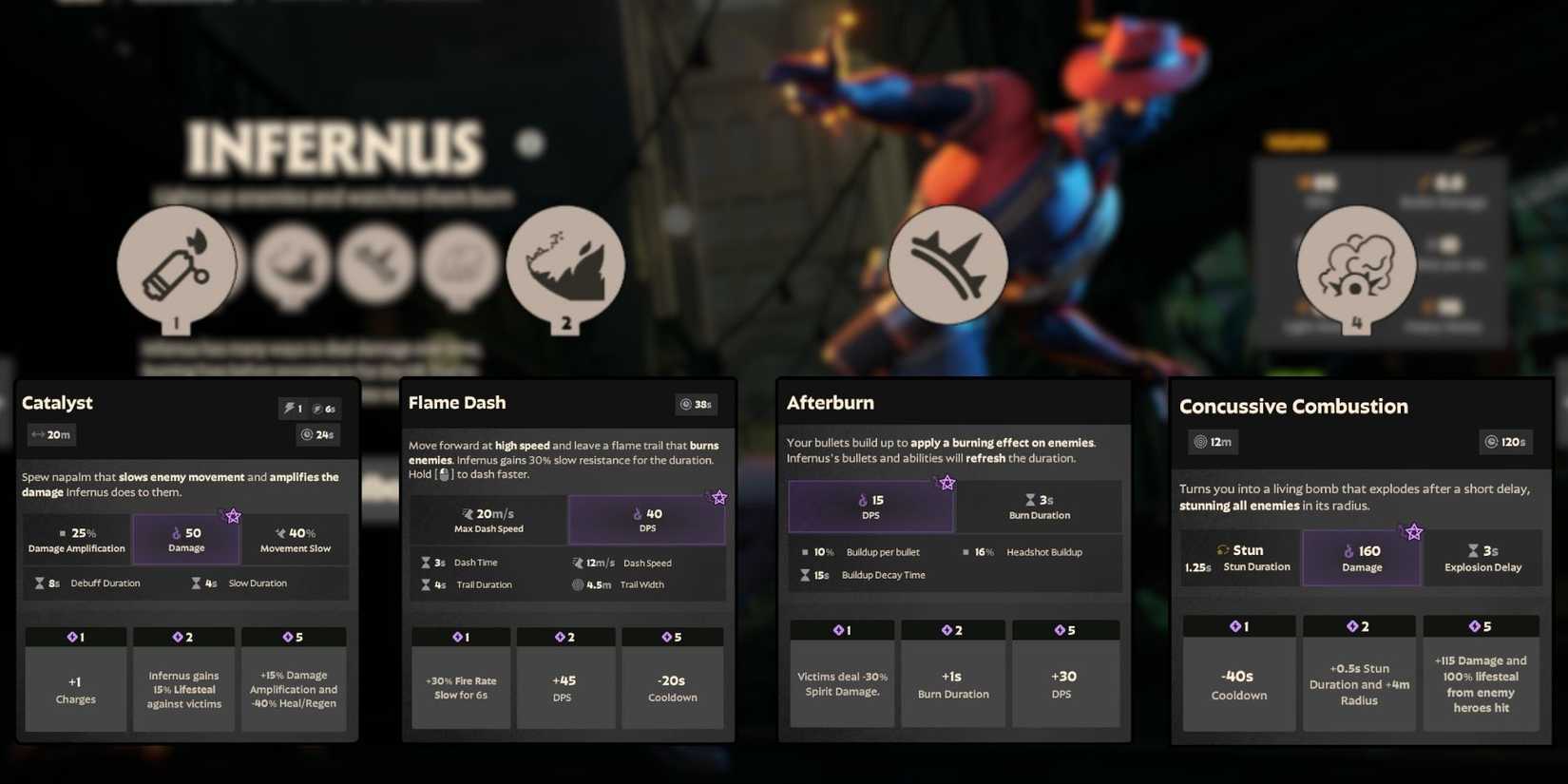Select the Flame Dash ability icon labeled 2
This screenshot has height=784, width=1568.
566,266
